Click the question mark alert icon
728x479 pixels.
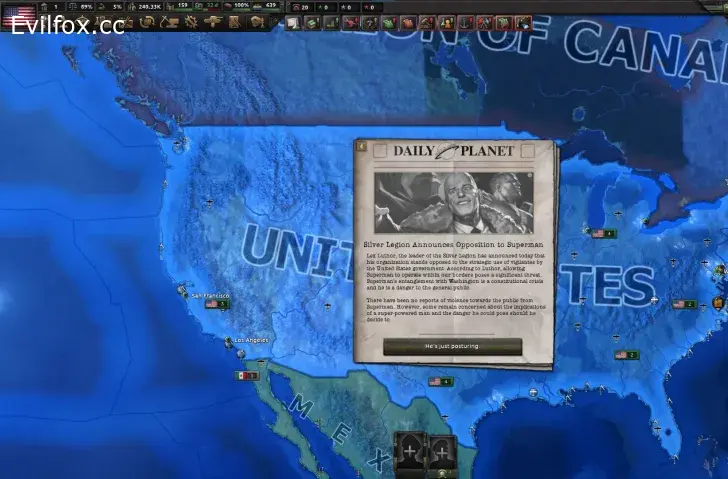pyautogui.click(x=369, y=22)
